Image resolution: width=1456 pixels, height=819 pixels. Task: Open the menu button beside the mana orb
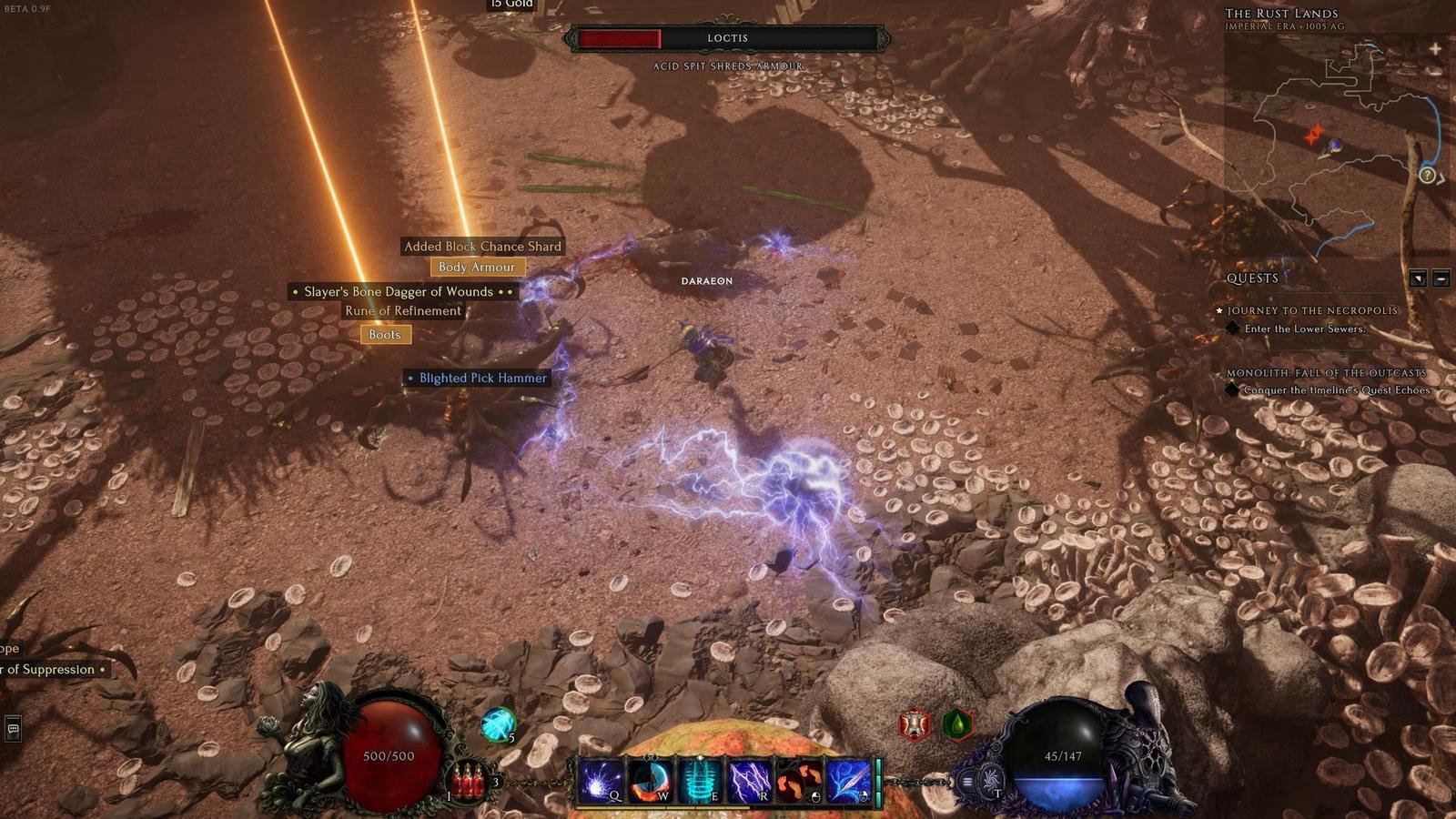967,781
